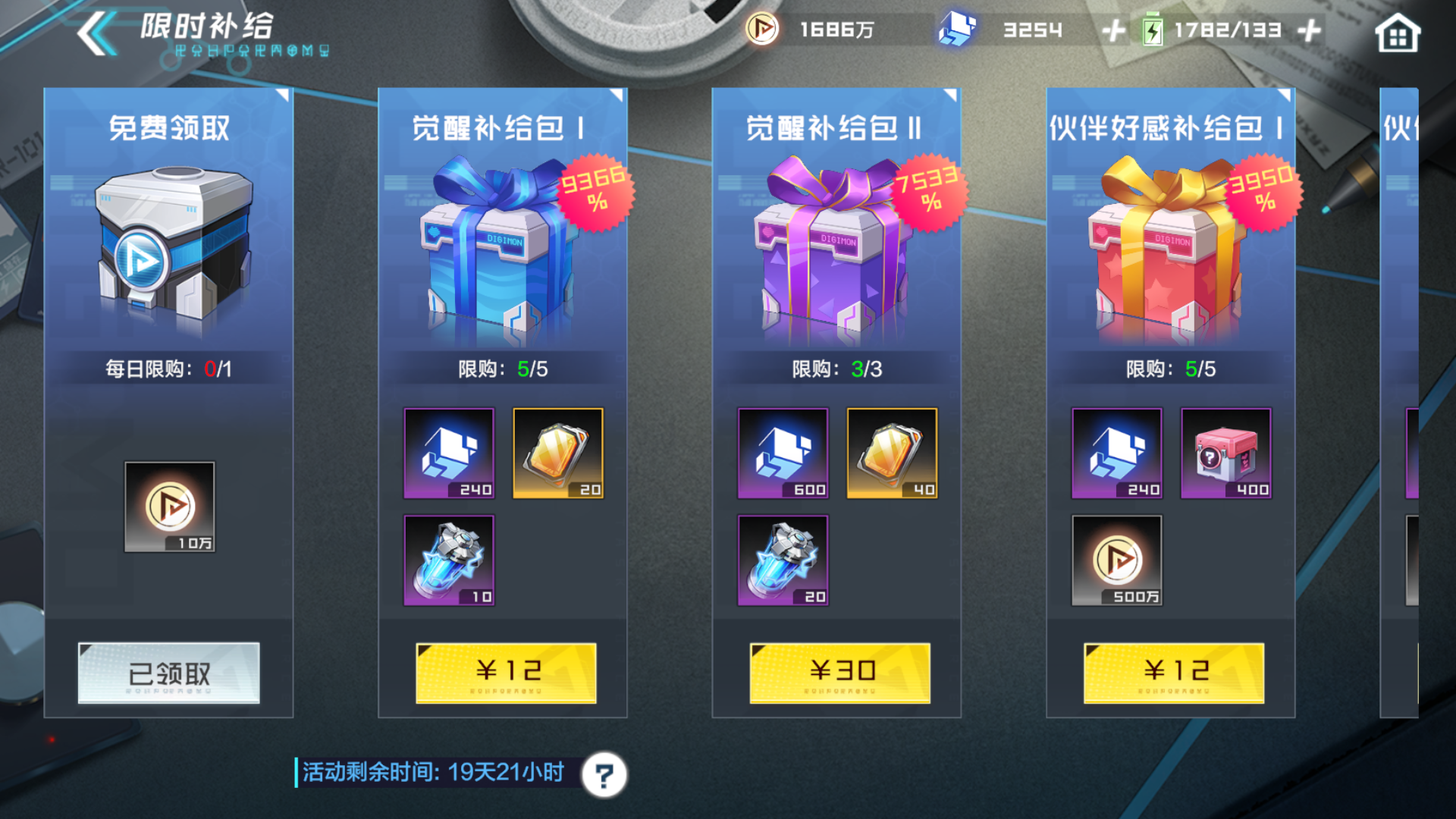Open the event time help question mark

(x=604, y=775)
